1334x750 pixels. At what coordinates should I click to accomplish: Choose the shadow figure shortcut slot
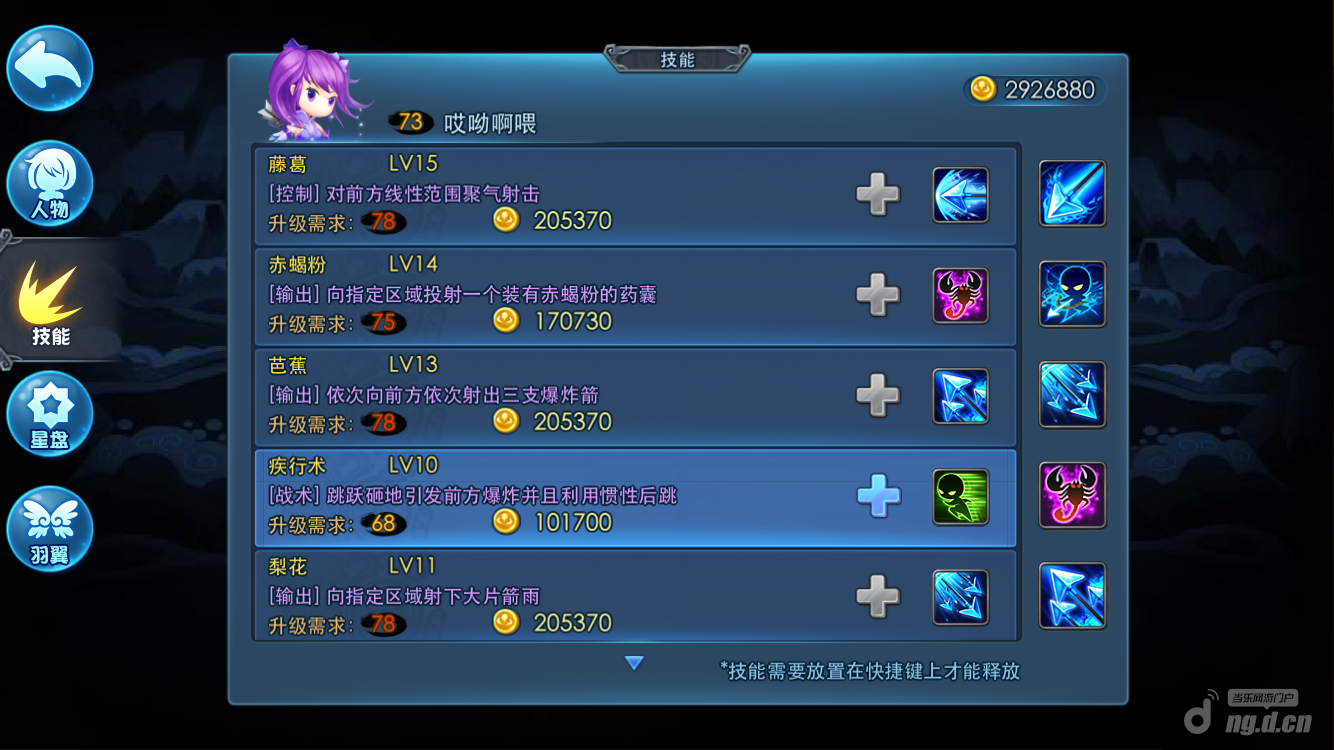(1072, 294)
